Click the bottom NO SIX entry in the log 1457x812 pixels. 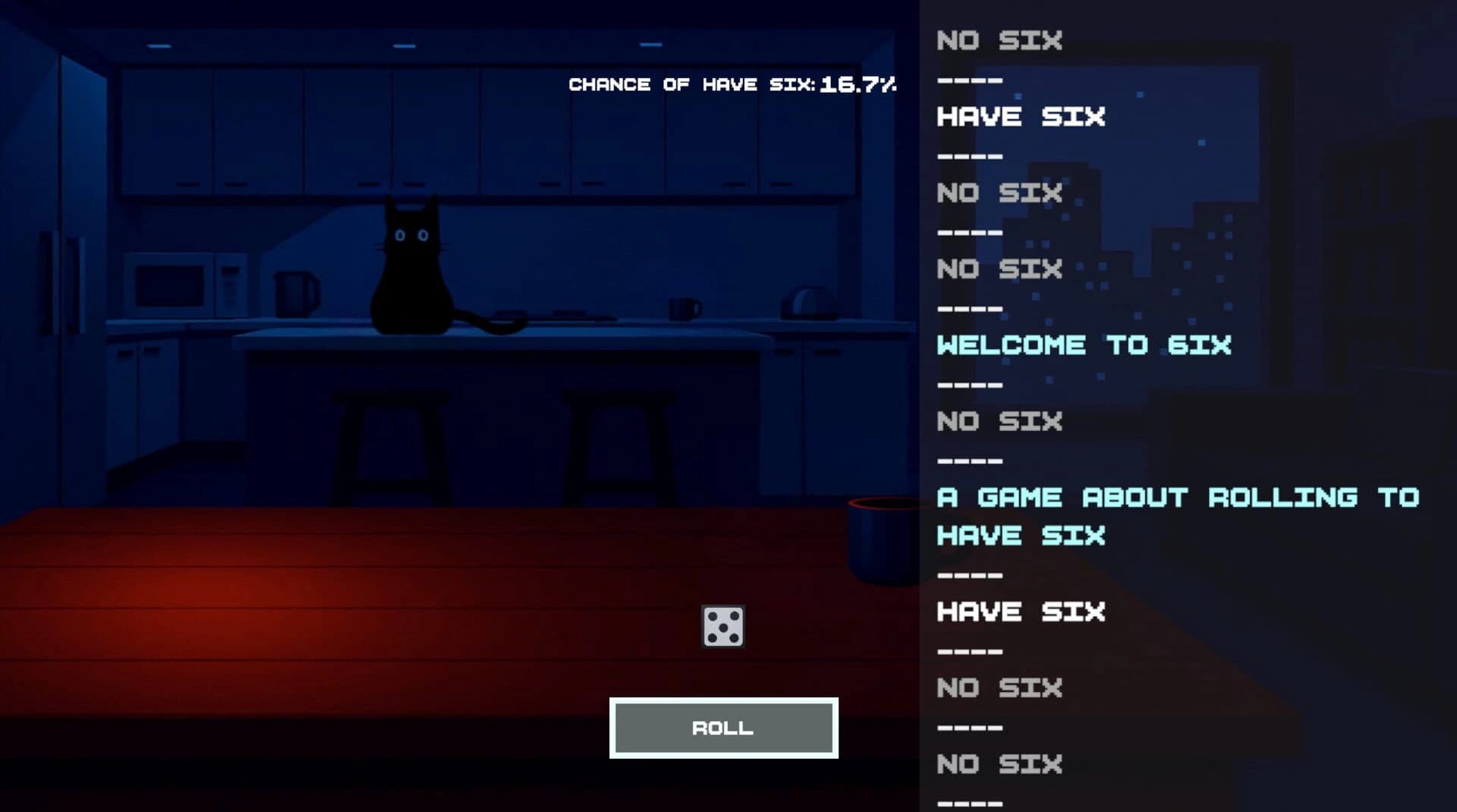(x=998, y=763)
